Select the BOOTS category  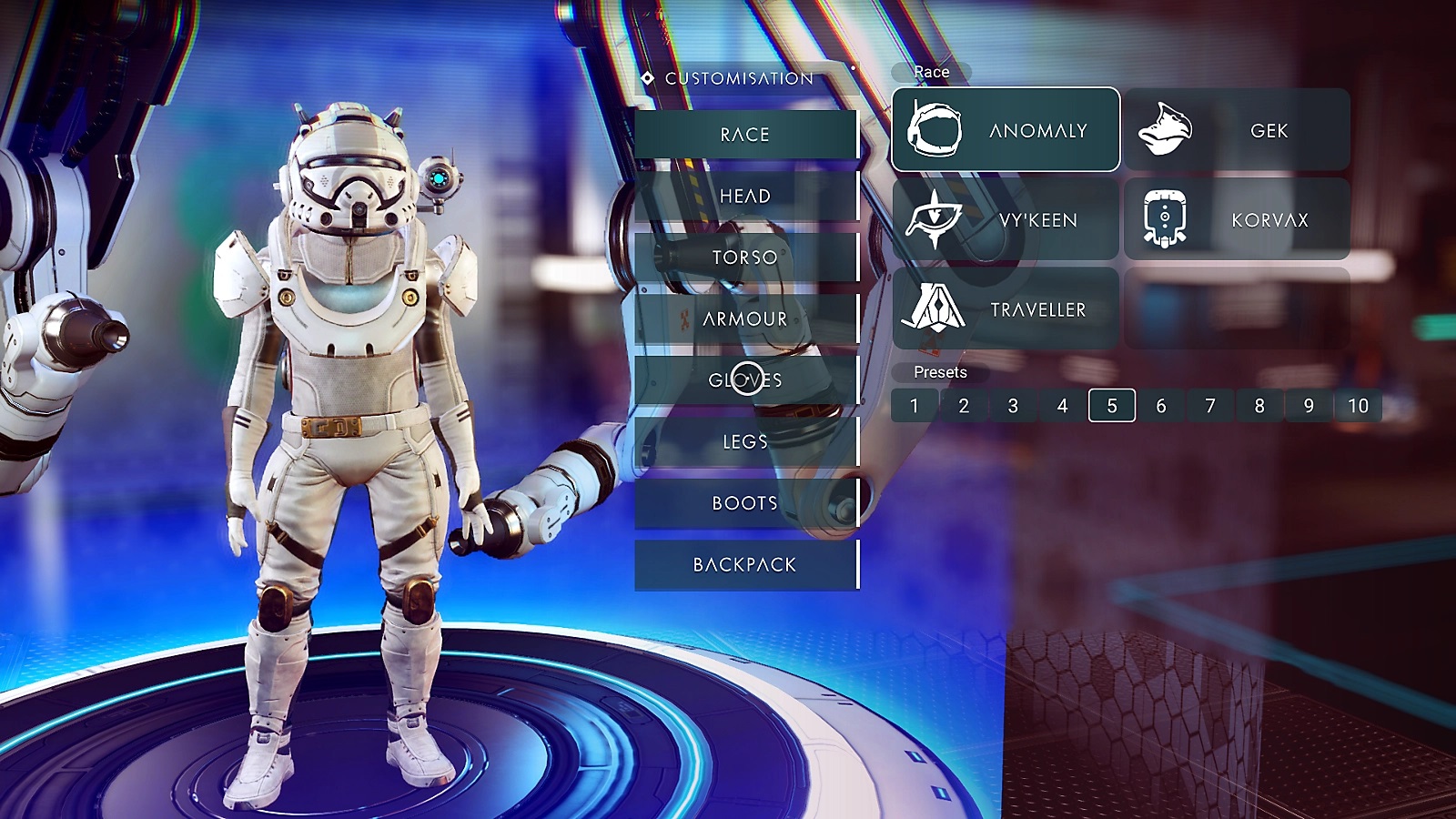point(744,501)
